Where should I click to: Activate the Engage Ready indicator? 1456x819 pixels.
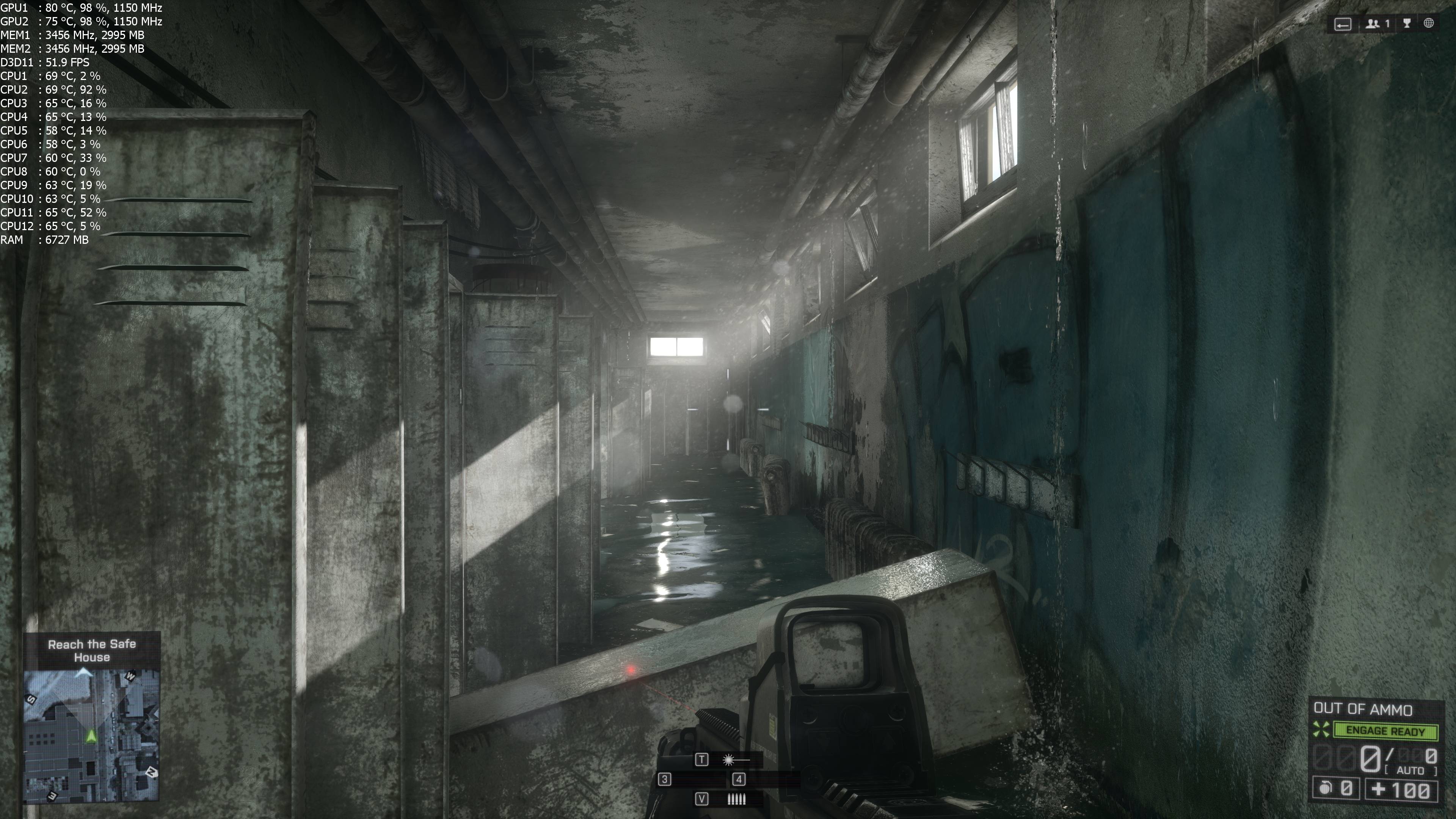click(x=1385, y=731)
